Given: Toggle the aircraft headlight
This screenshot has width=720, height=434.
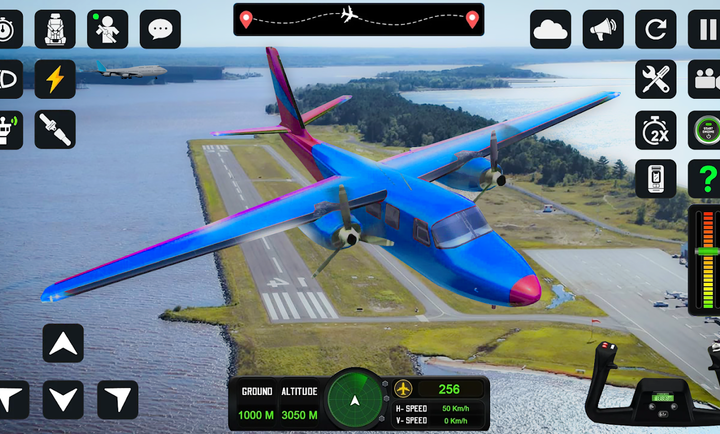Looking at the screenshot, I should tap(9, 79).
